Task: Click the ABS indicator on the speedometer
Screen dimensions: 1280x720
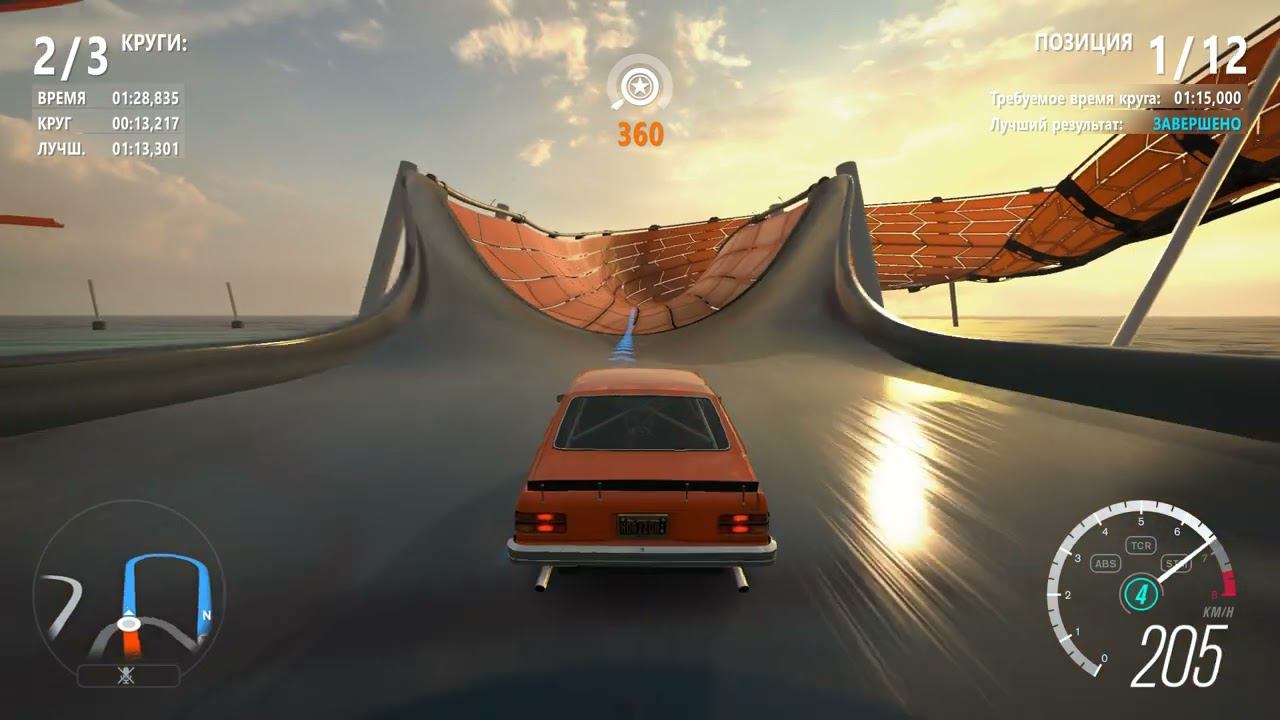Action: 1105,564
